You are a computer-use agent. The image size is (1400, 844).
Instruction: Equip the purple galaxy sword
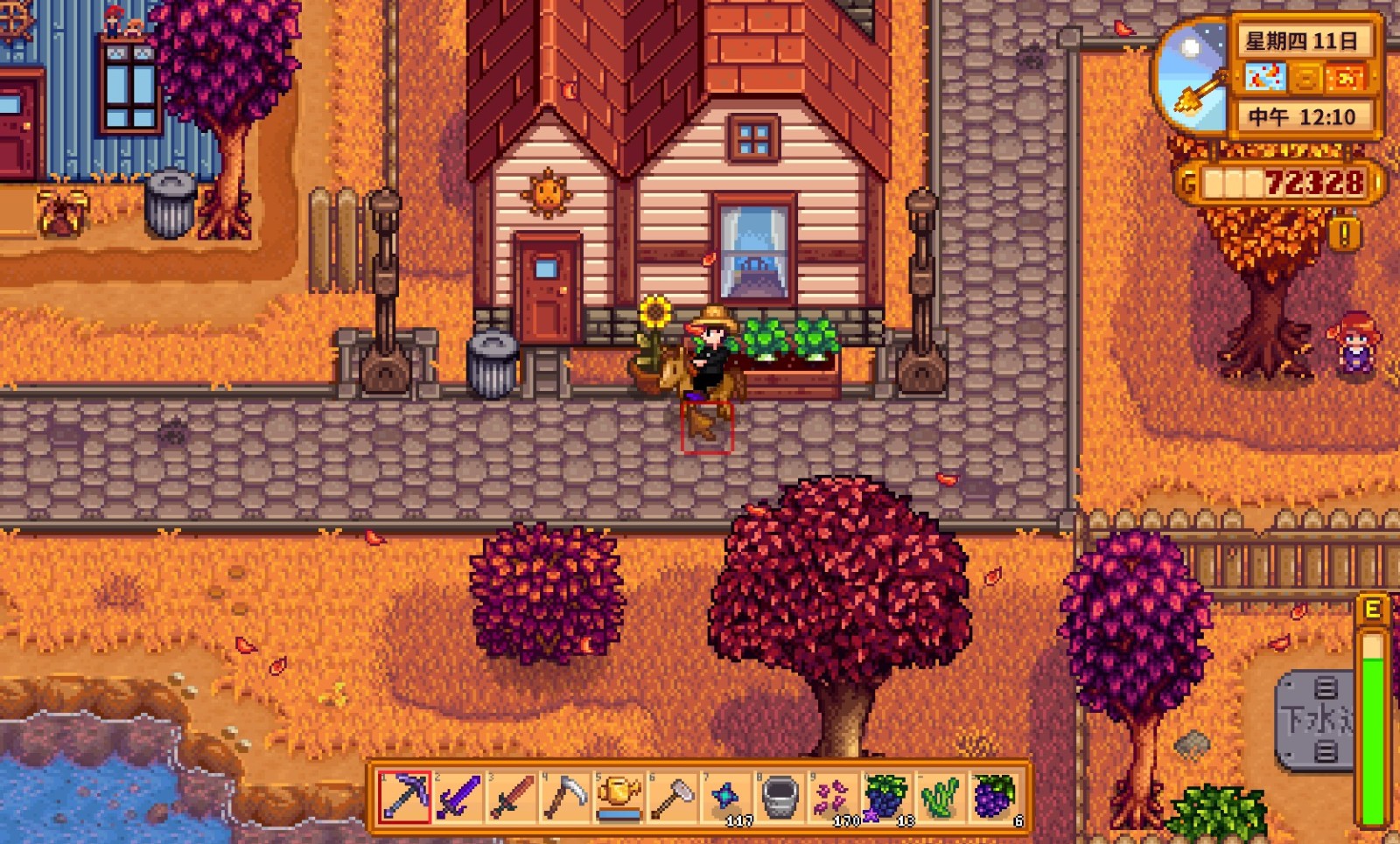[458, 797]
